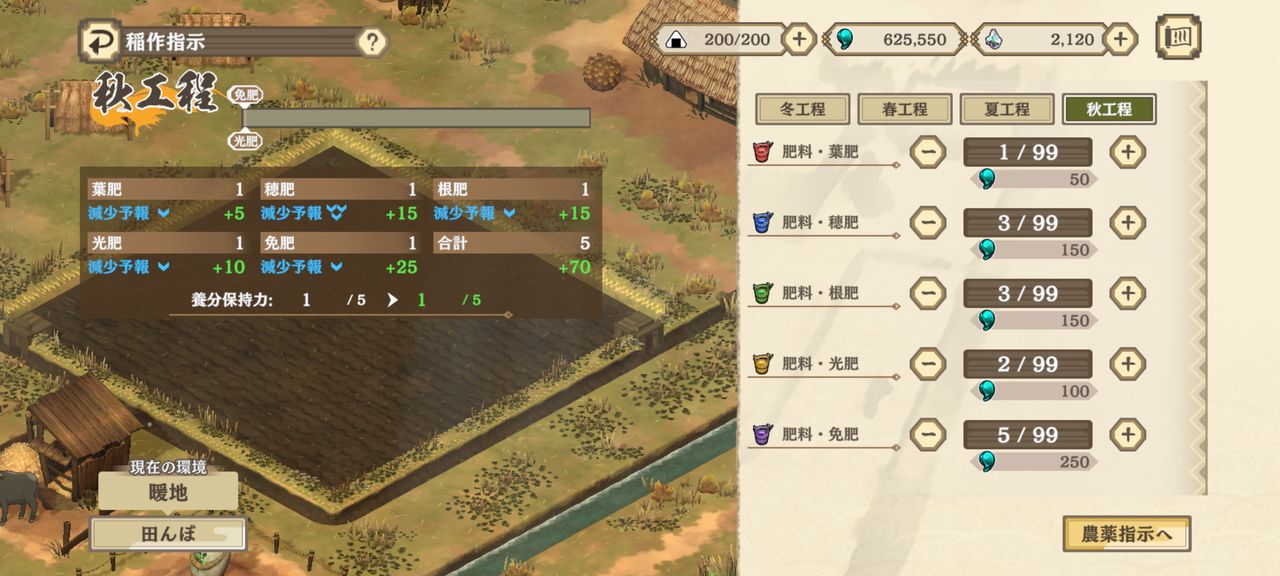Go to 農薬指示へ pesticide instructions
1280x576 pixels.
(x=1126, y=534)
